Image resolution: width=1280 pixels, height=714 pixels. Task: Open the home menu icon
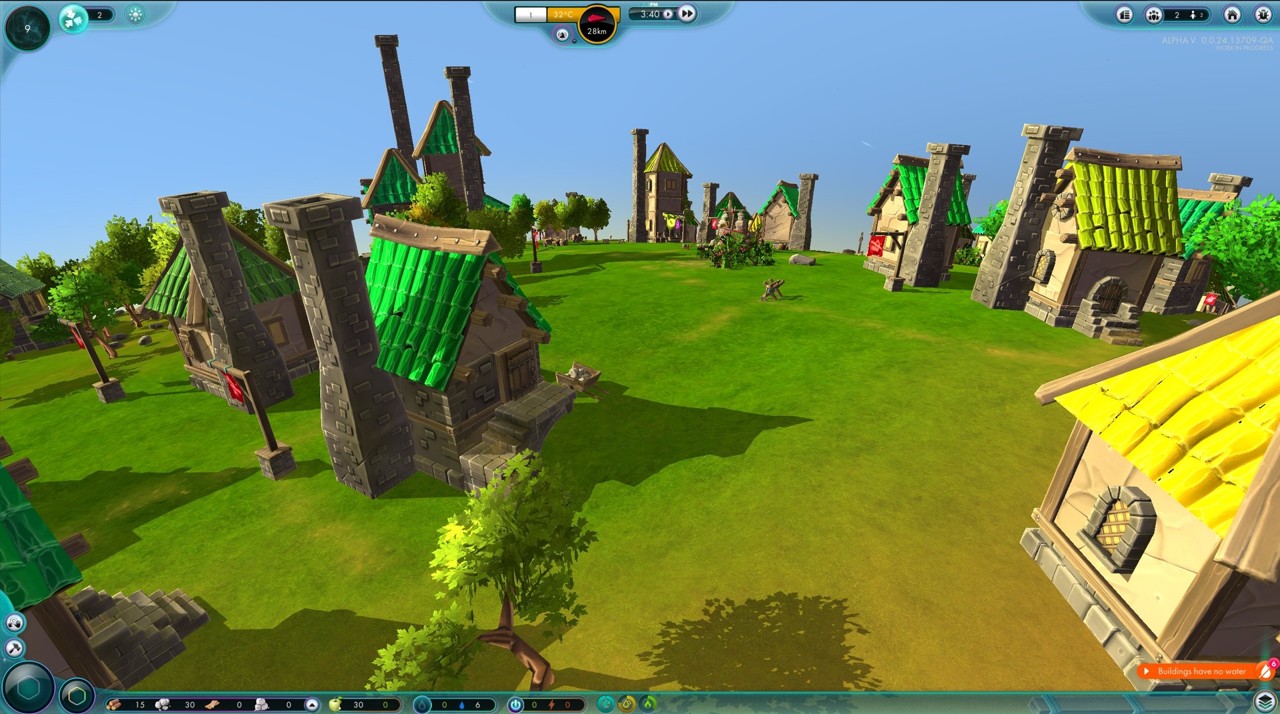[1232, 15]
